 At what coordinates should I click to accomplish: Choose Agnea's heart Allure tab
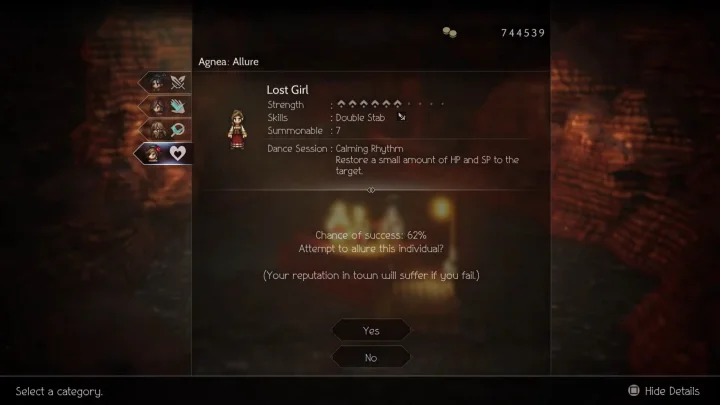point(163,153)
